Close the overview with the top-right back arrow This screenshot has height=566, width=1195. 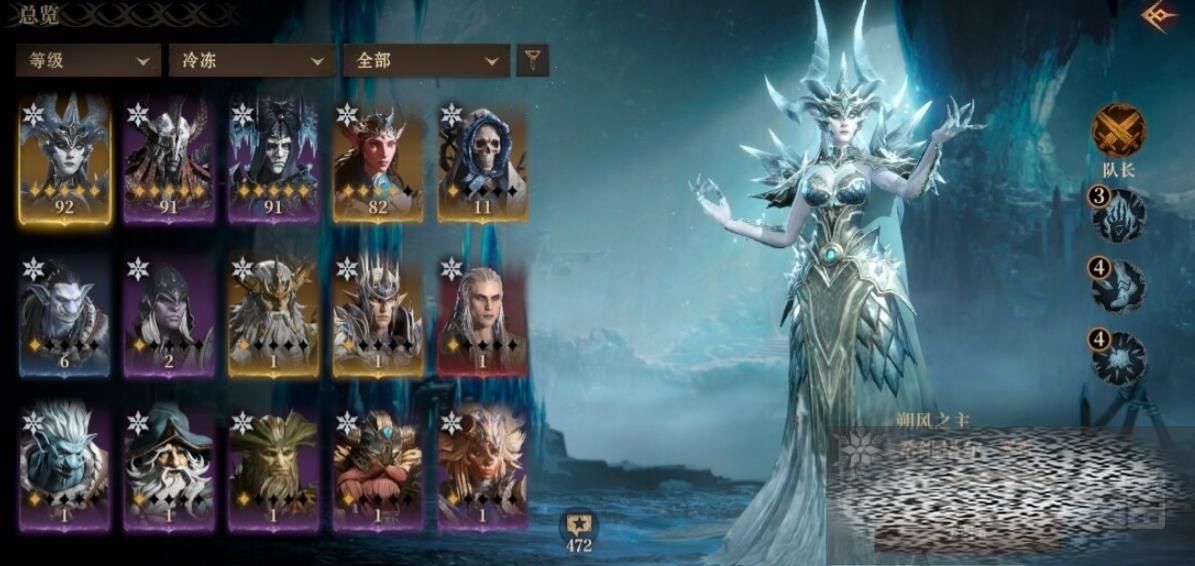(1158, 17)
